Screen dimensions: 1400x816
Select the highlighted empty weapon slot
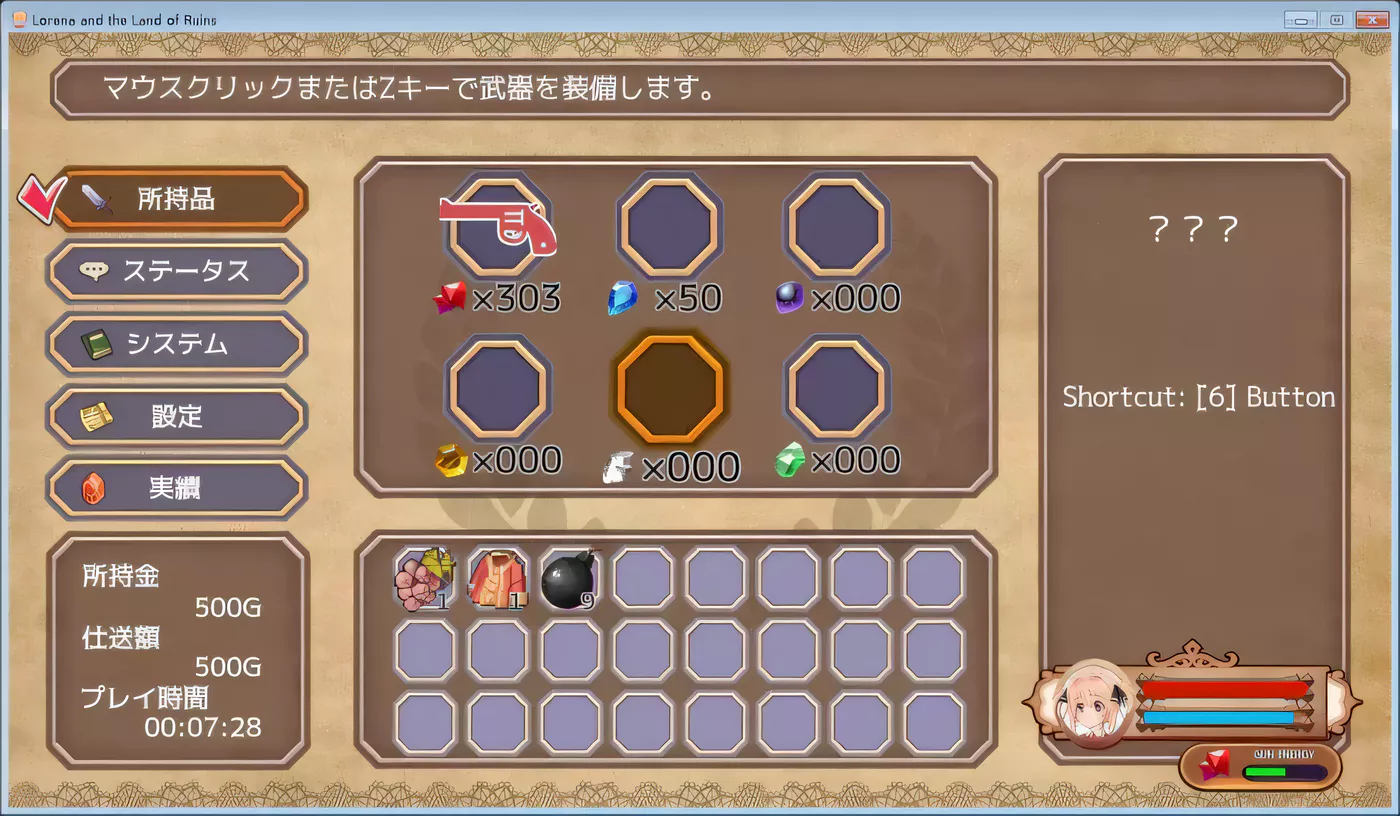[667, 389]
